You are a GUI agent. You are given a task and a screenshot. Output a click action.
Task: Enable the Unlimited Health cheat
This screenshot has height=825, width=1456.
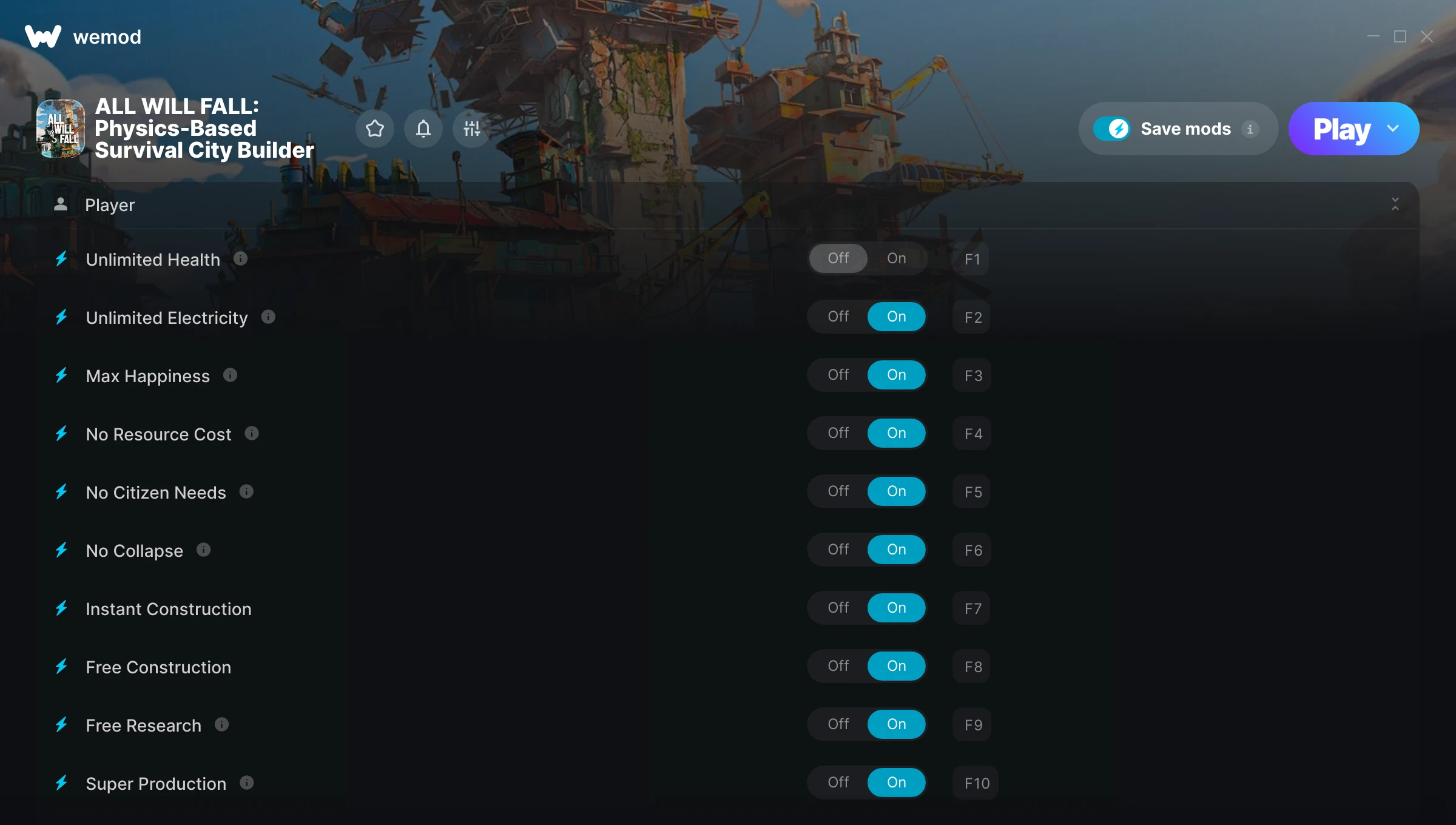click(896, 258)
